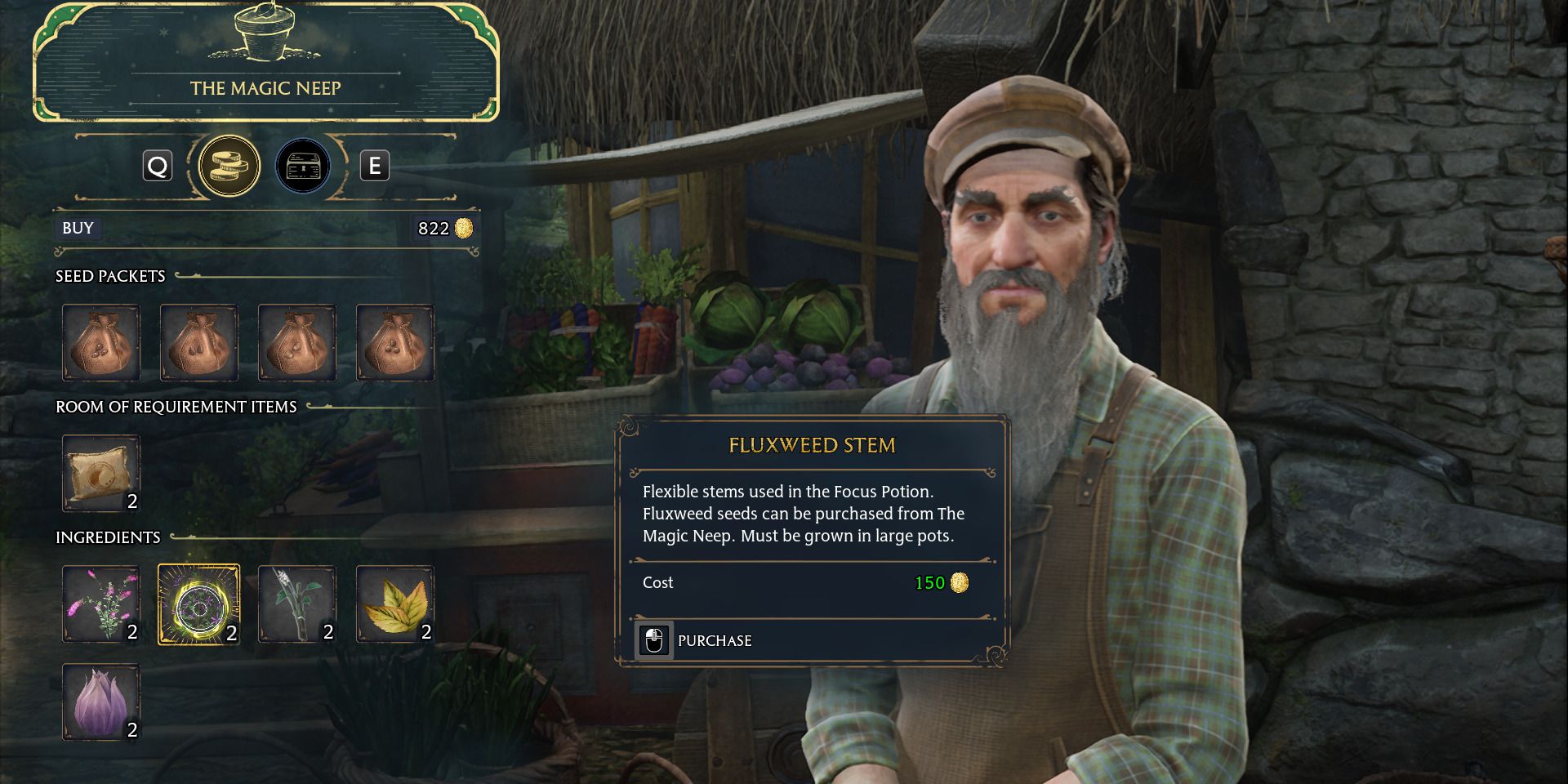Screen dimensions: 1568x784
Task: Click the gold coin next to 822
Action: 463,229
